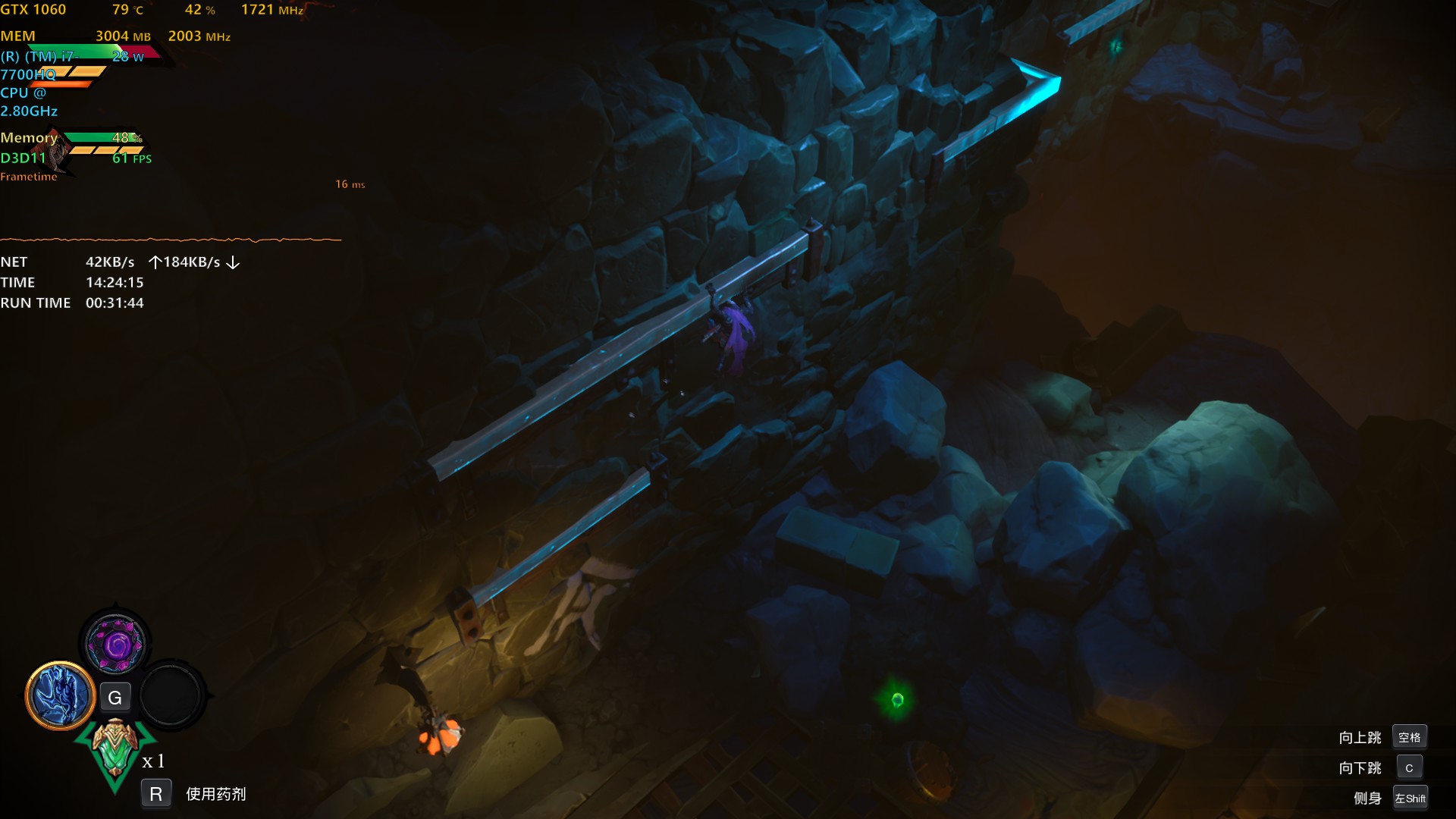Activate the purple swirl ability icon

tap(115, 645)
